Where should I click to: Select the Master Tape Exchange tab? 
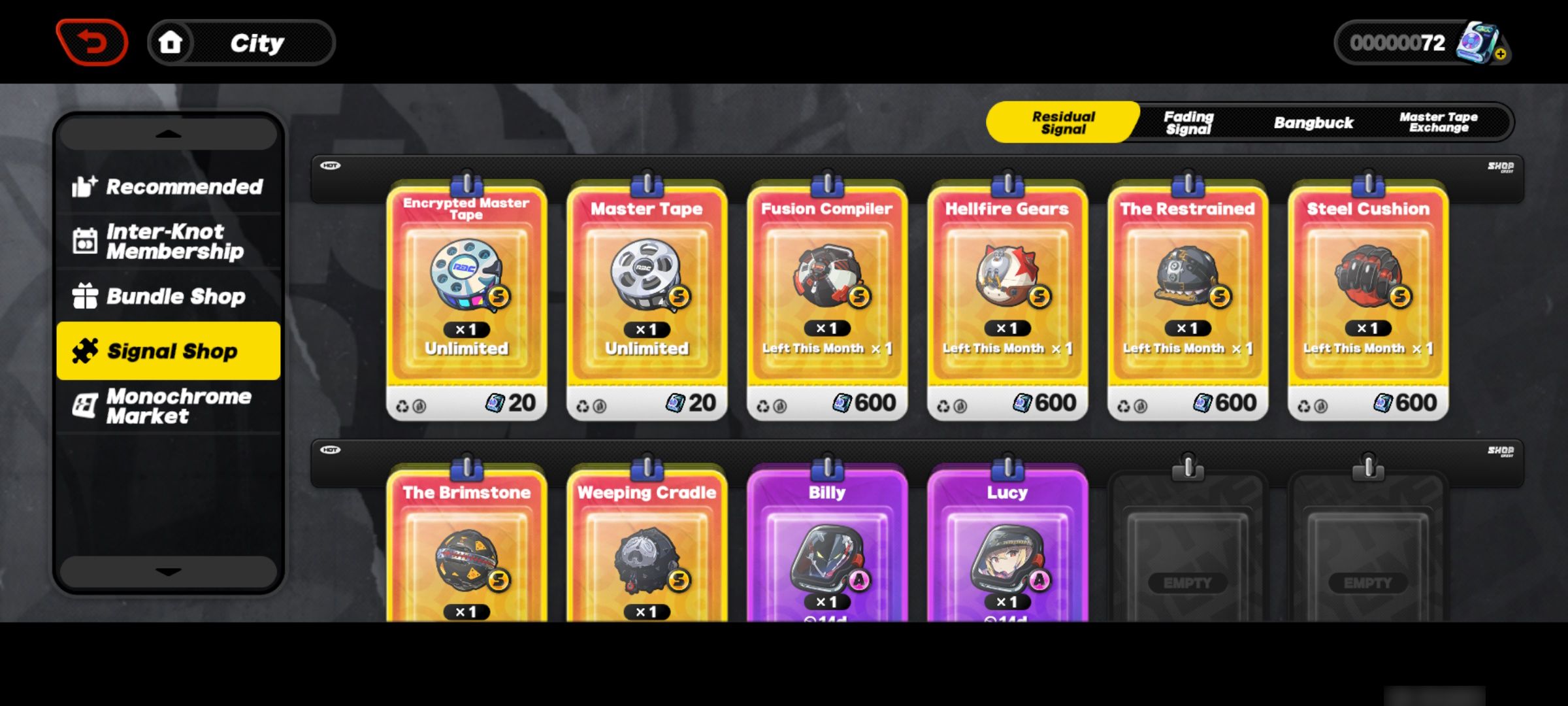[1437, 122]
